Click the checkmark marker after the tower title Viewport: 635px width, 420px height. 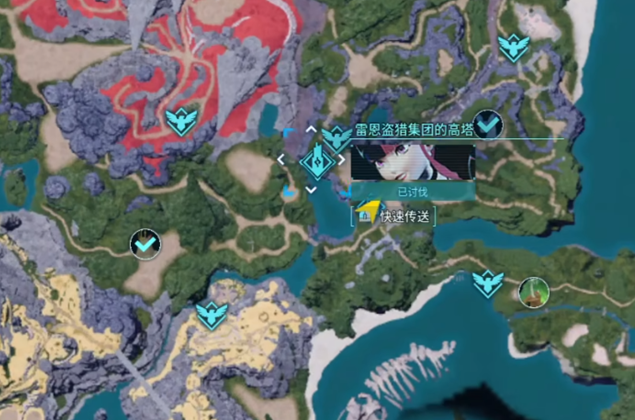click(x=488, y=123)
